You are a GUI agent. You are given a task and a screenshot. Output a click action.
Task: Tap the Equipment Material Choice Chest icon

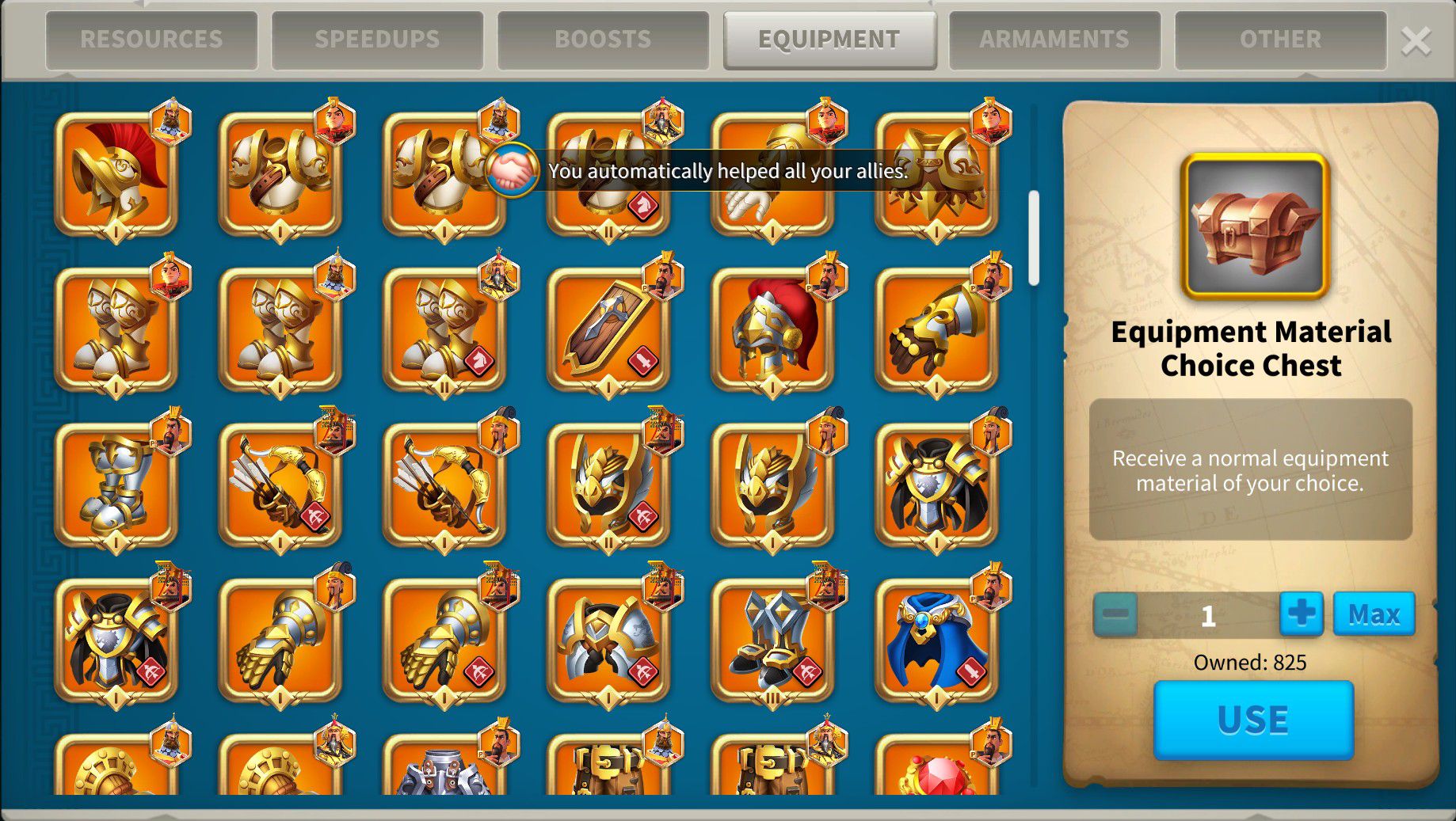click(x=1254, y=226)
